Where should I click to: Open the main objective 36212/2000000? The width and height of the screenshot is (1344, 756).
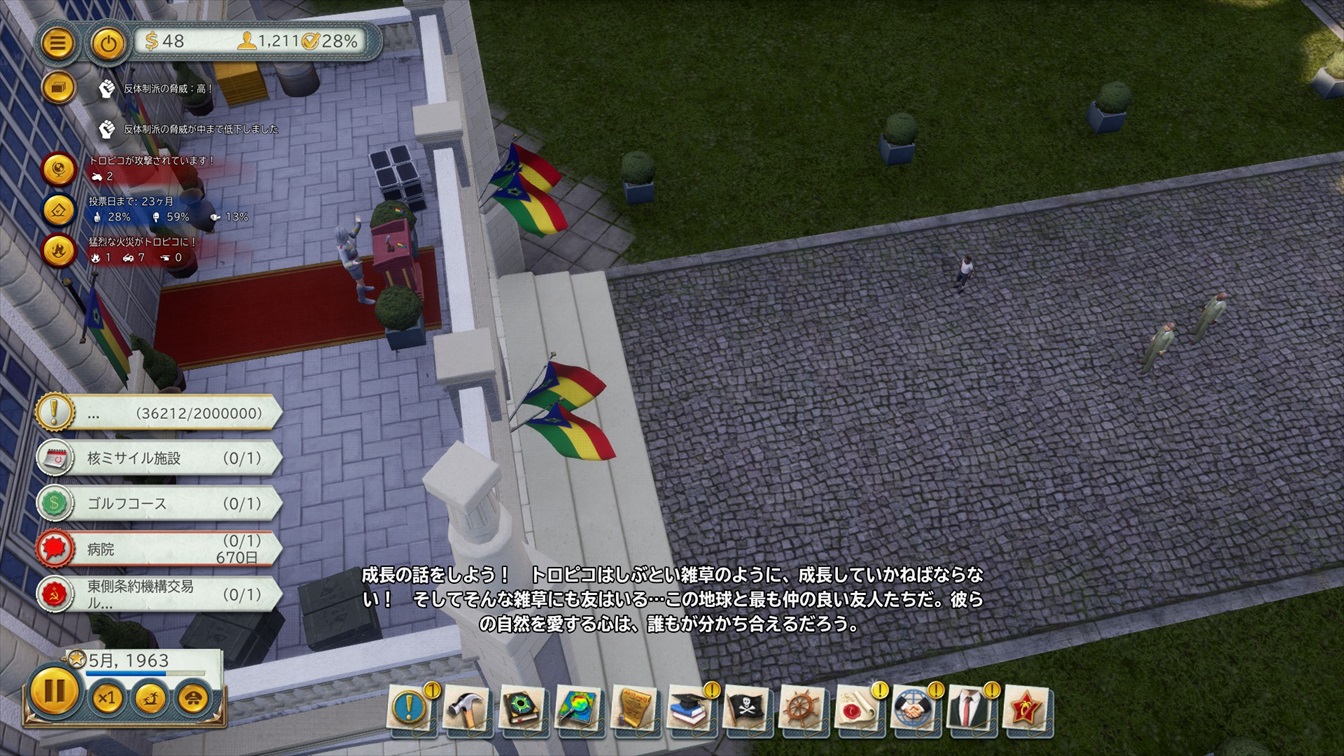pyautogui.click(x=160, y=412)
